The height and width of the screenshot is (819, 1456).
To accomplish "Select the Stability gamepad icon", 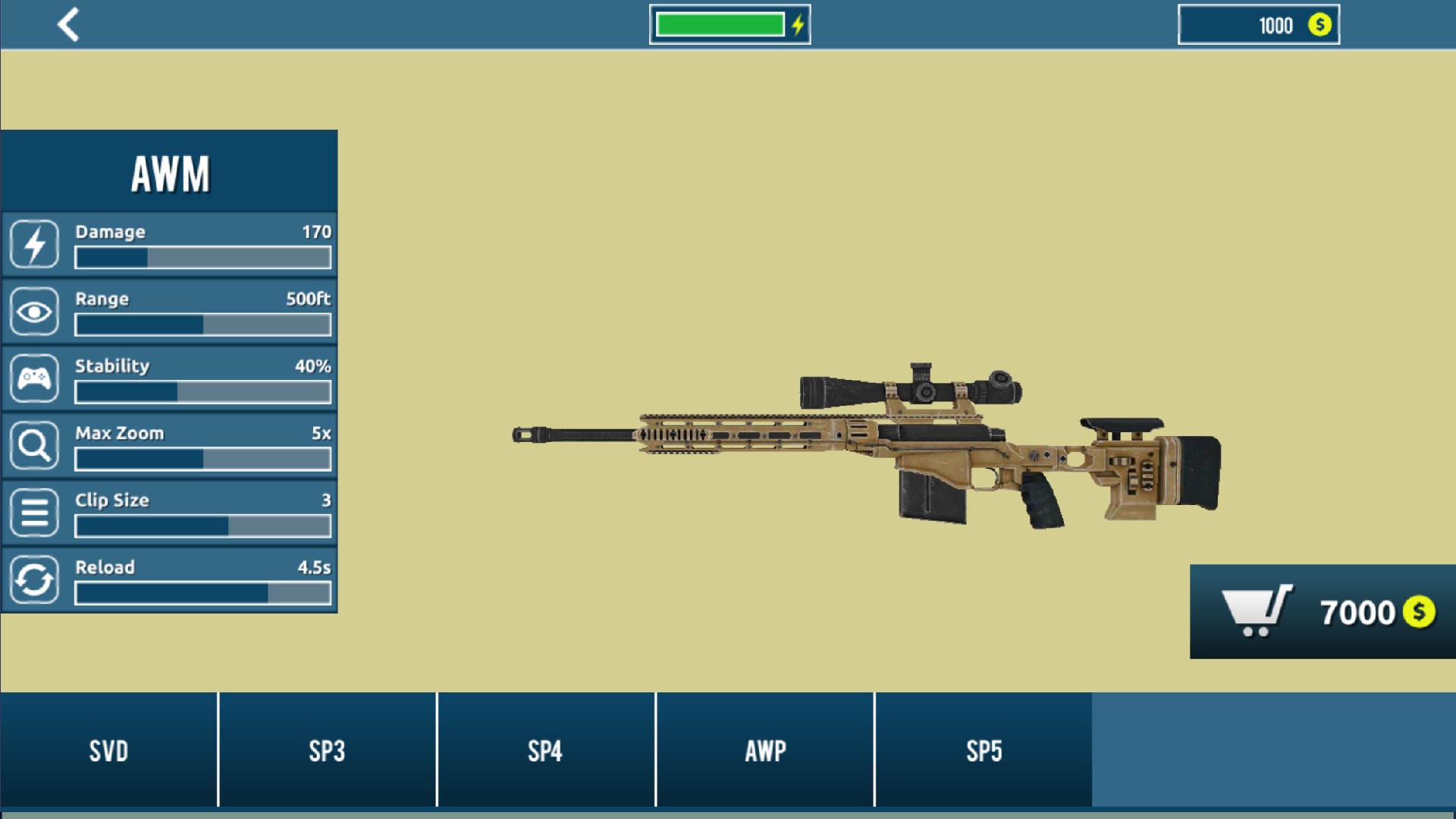I will coord(33,378).
